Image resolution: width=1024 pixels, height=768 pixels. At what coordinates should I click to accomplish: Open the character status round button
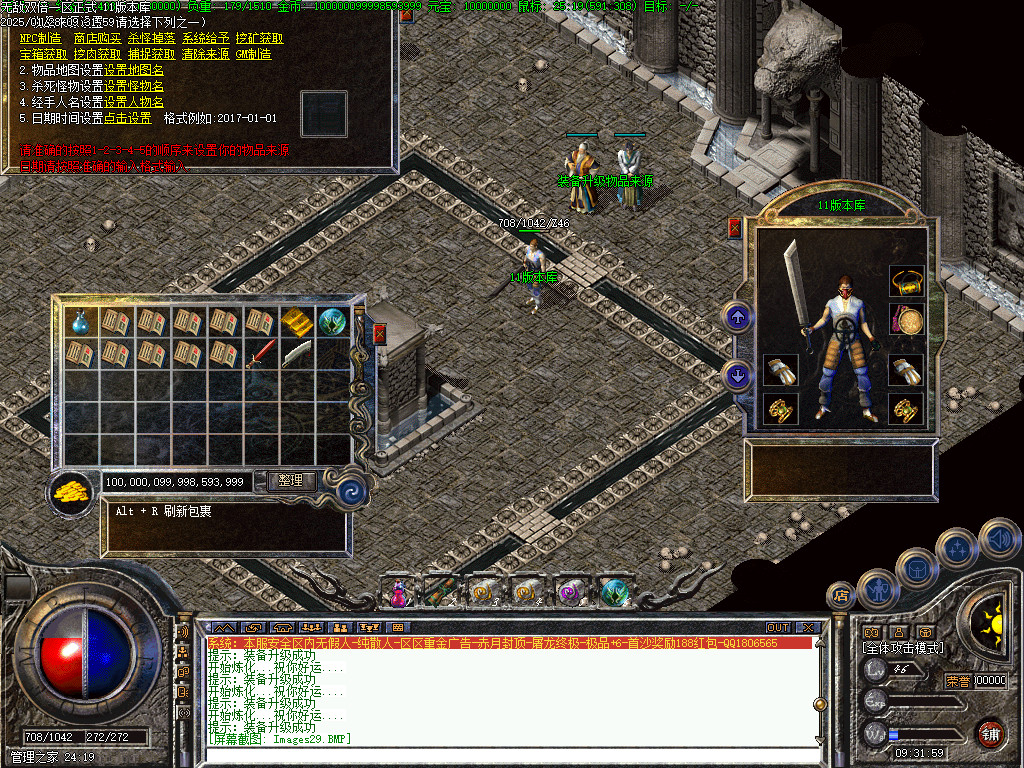(877, 589)
